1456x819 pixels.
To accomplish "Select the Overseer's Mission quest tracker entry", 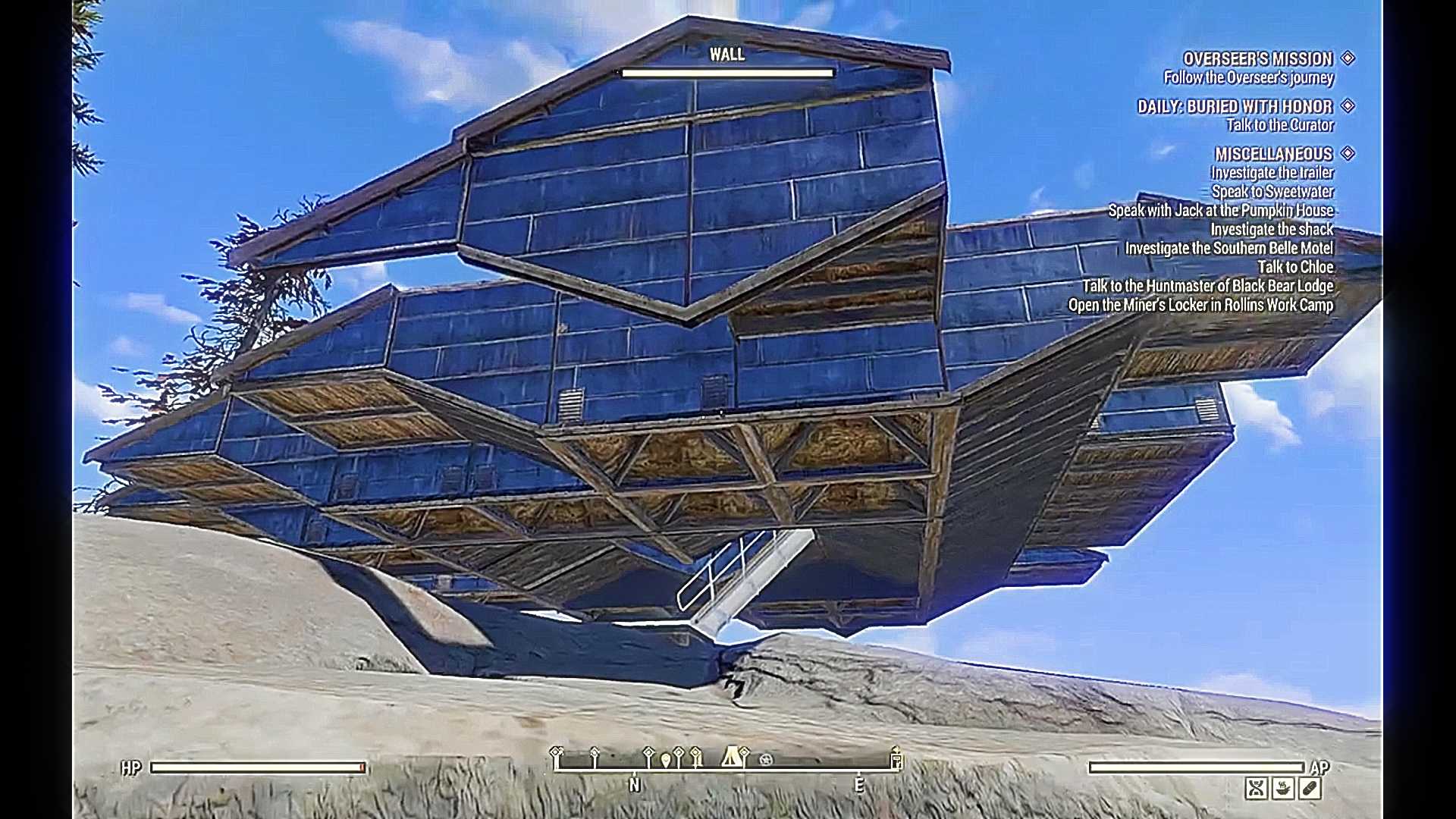I will click(1257, 59).
